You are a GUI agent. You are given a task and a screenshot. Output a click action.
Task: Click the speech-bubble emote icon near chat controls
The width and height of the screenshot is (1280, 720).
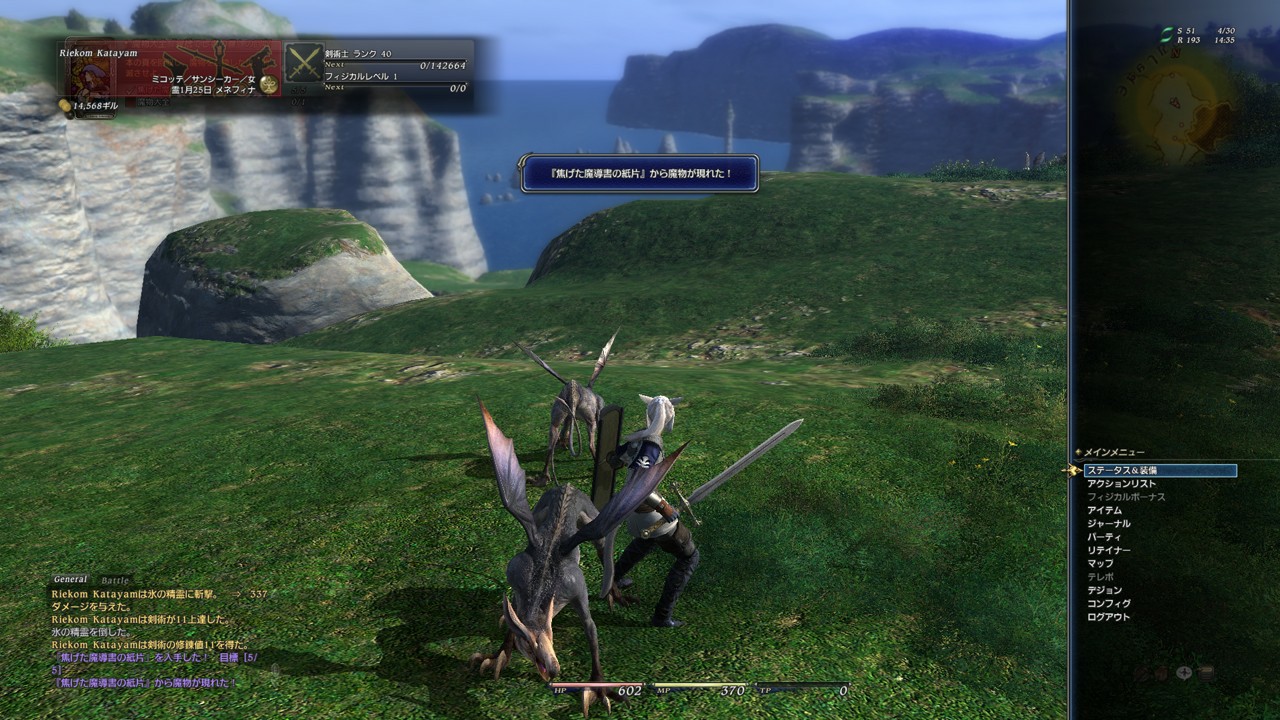[1184, 673]
